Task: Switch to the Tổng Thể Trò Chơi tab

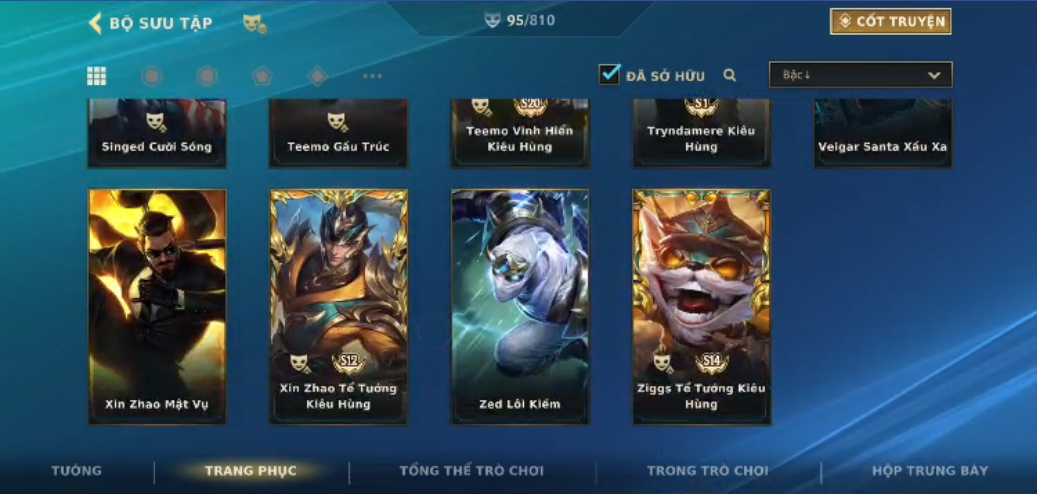Action: pos(472,471)
